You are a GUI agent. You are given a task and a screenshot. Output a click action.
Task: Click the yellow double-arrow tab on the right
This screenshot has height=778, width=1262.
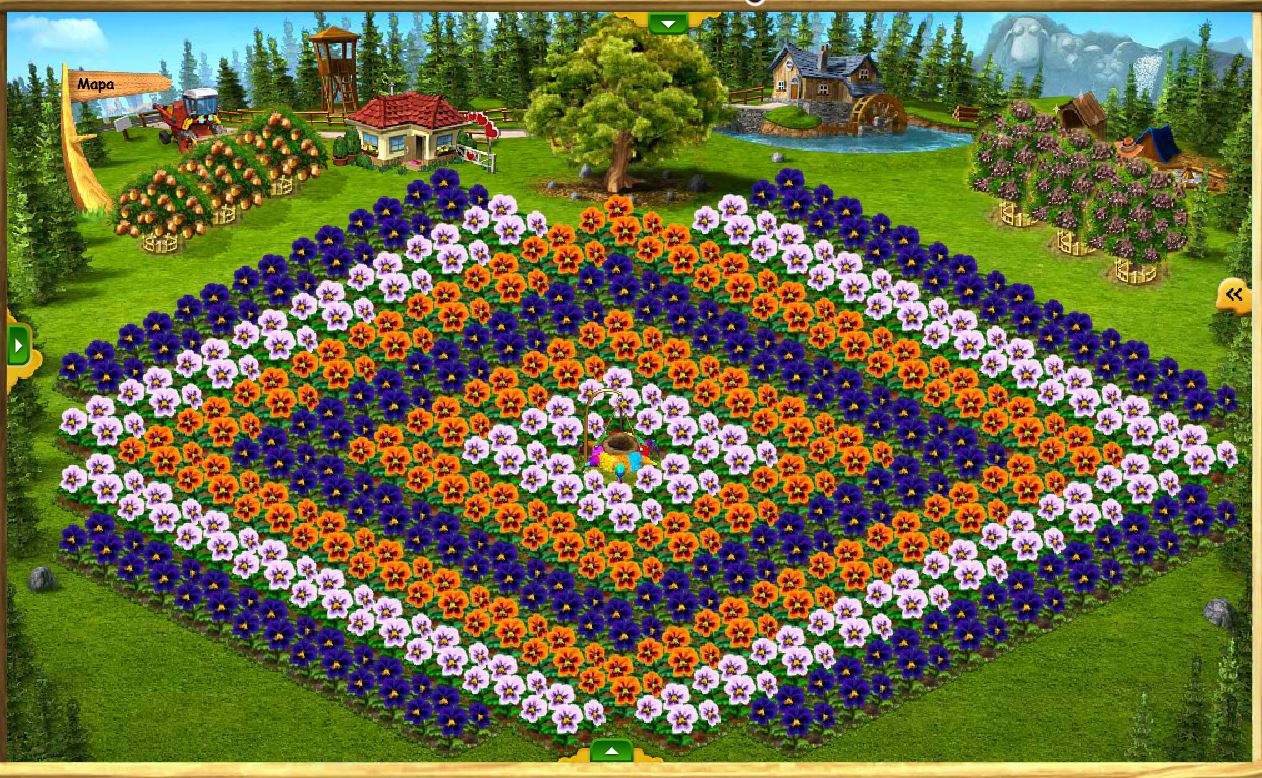pyautogui.click(x=1235, y=294)
